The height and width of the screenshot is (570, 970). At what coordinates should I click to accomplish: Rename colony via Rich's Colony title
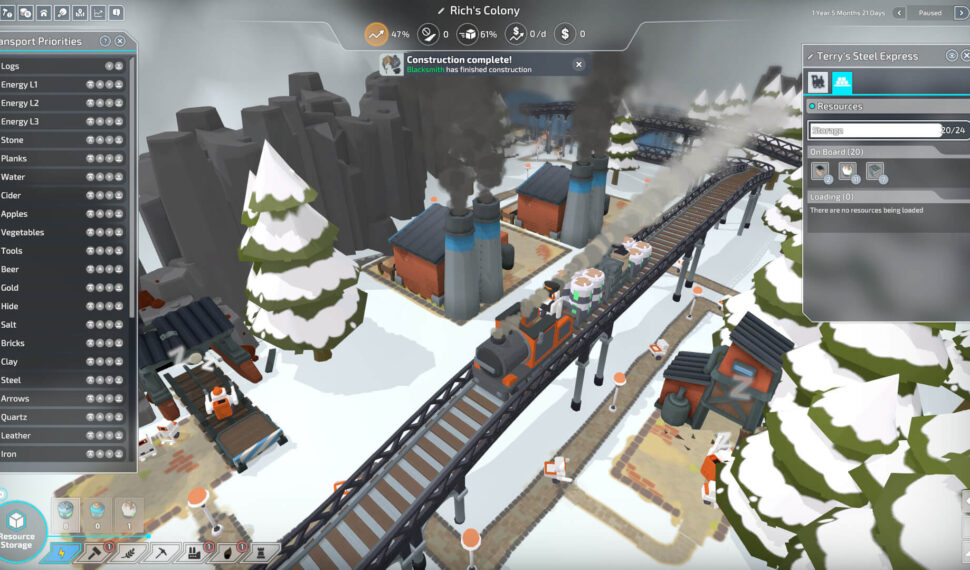[x=484, y=10]
